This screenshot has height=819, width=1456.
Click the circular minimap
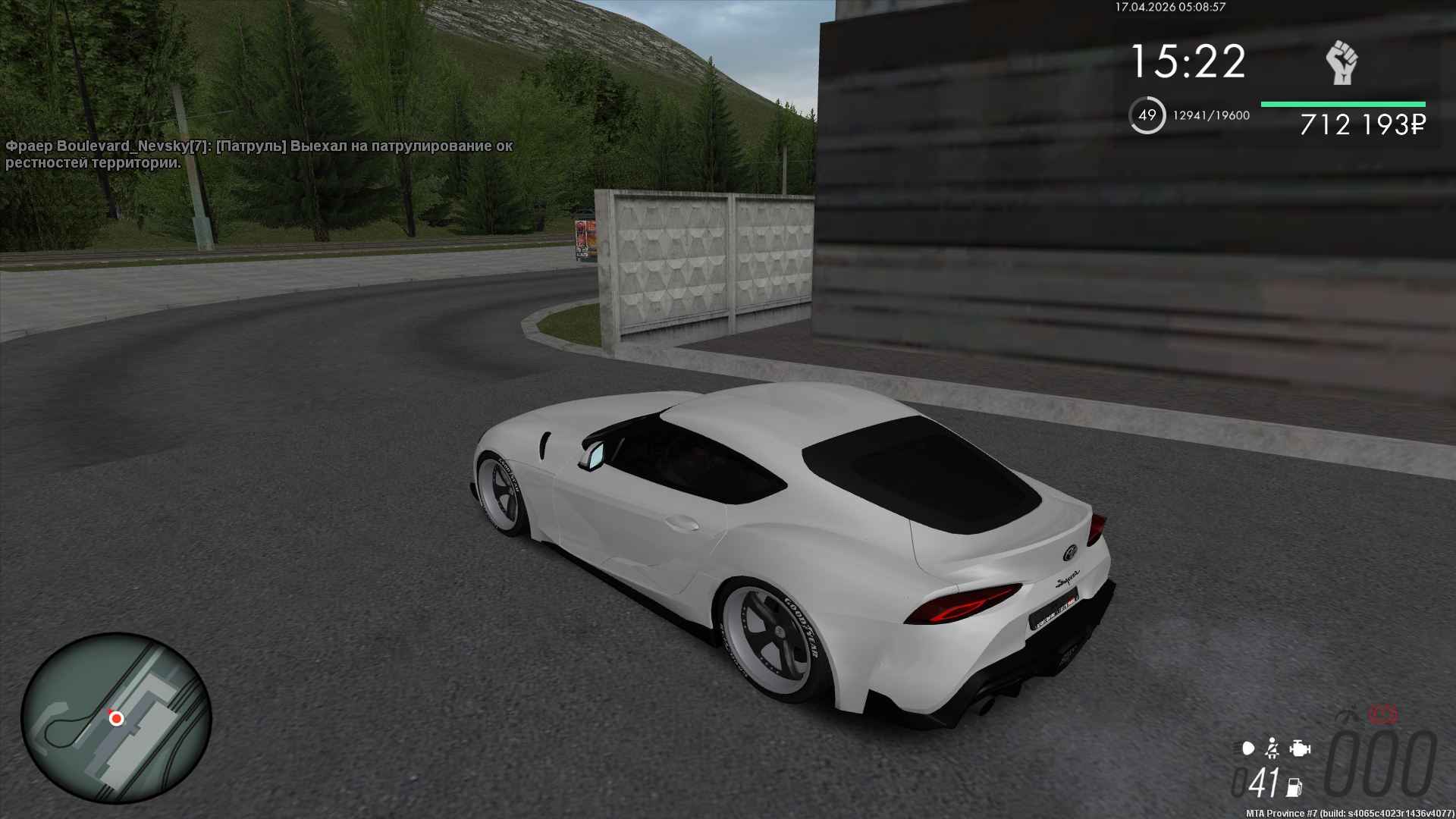point(116,718)
